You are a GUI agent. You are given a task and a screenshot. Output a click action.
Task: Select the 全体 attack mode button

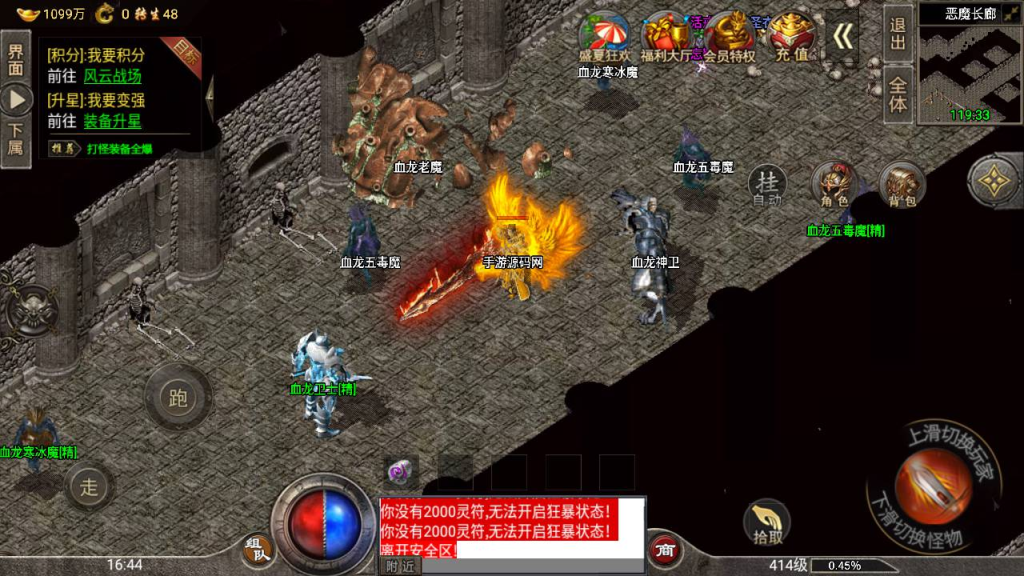coord(897,94)
